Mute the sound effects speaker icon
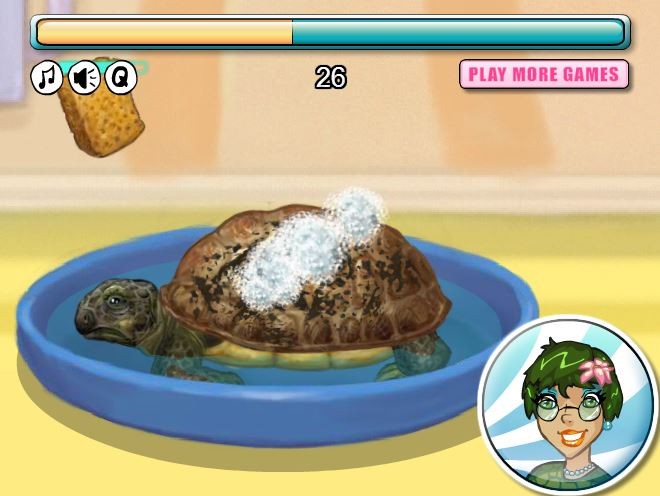 click(x=83, y=77)
